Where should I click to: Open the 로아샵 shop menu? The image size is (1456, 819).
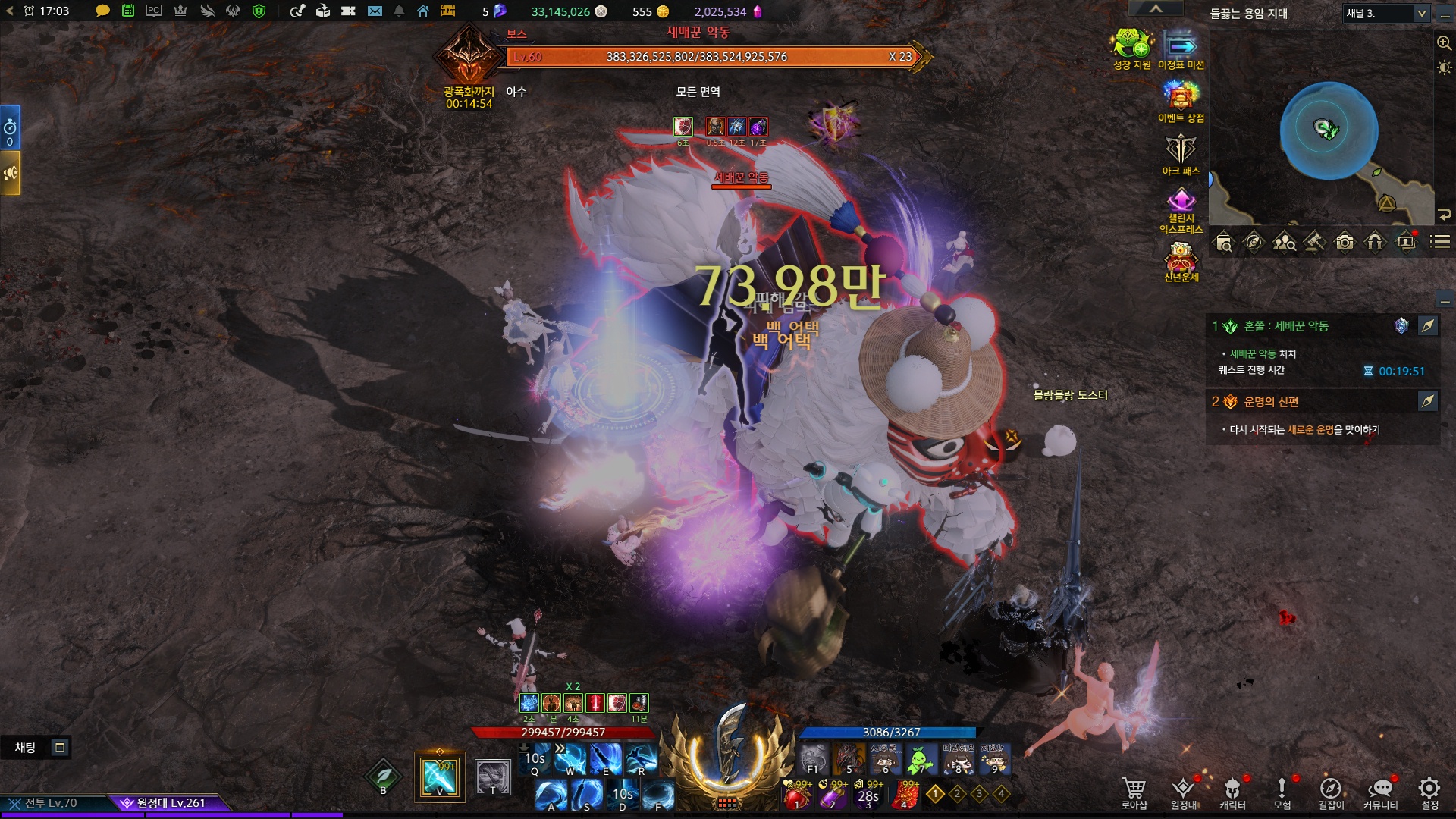[x=1134, y=792]
